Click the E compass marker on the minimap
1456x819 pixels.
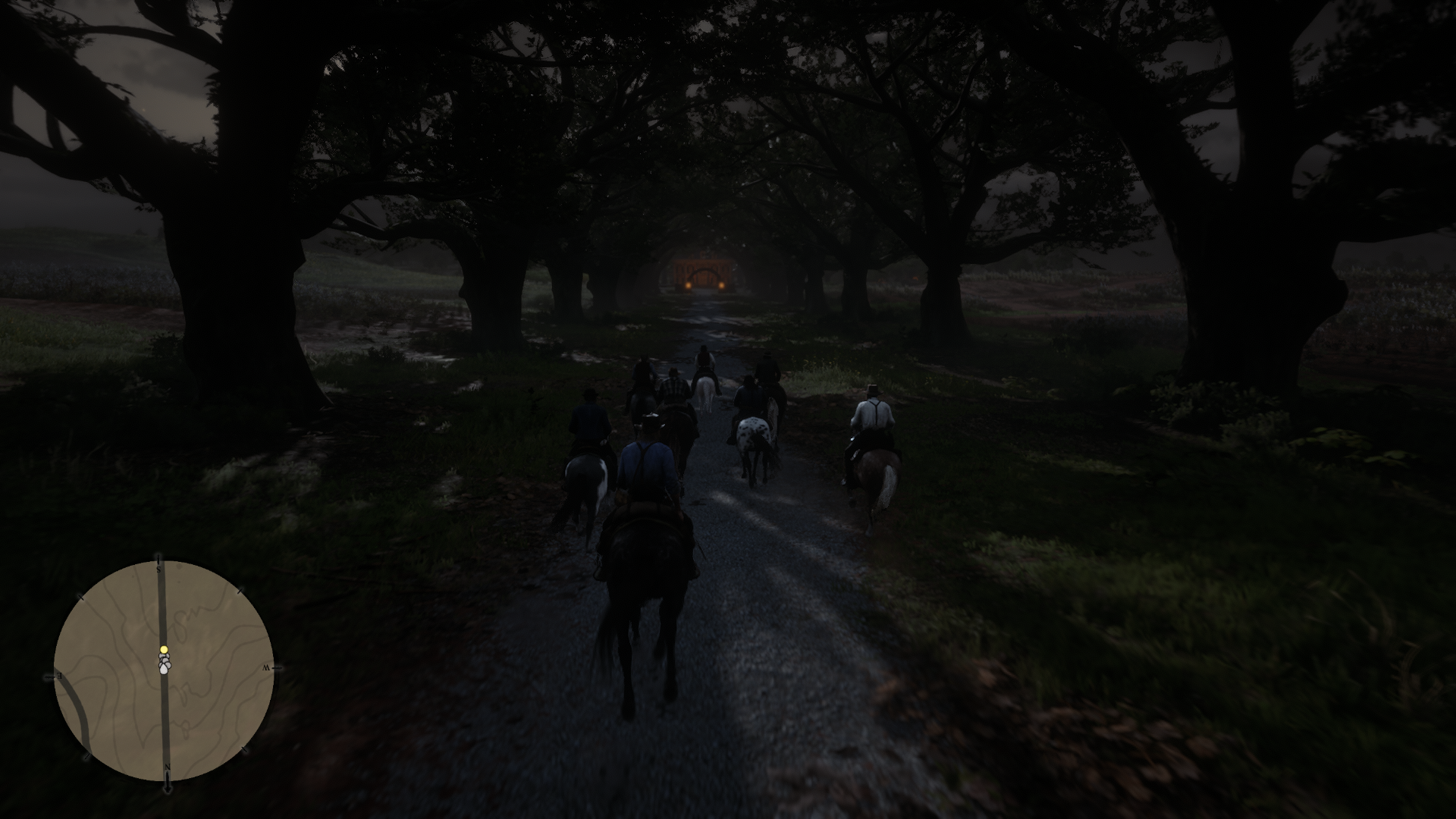pos(58,676)
